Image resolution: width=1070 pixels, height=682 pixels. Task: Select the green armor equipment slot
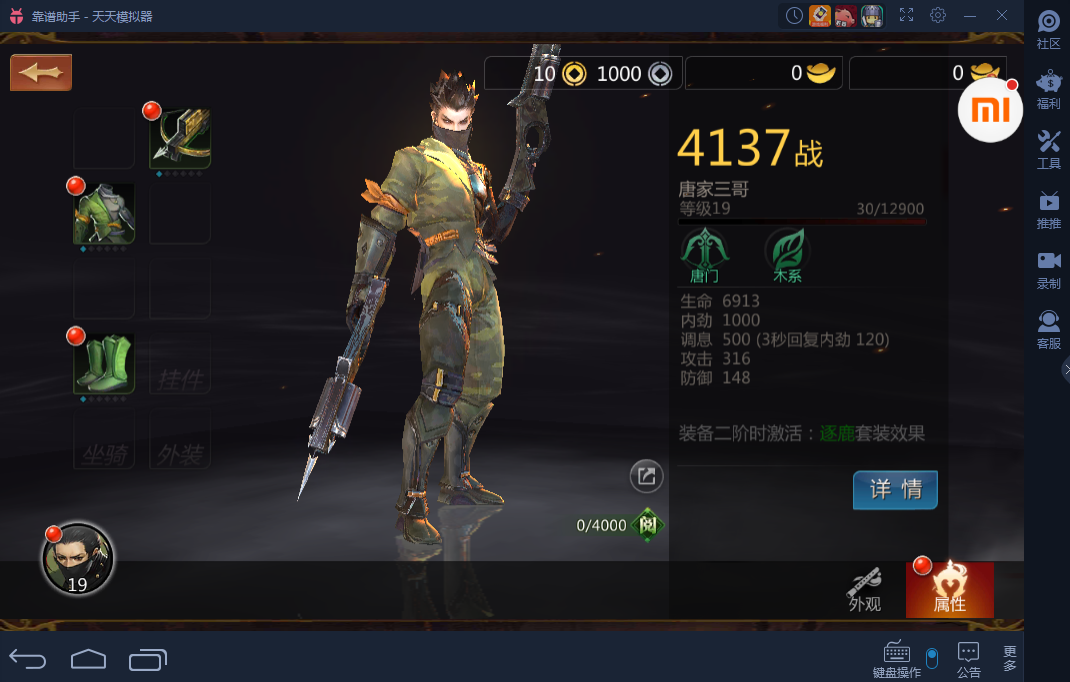point(104,213)
